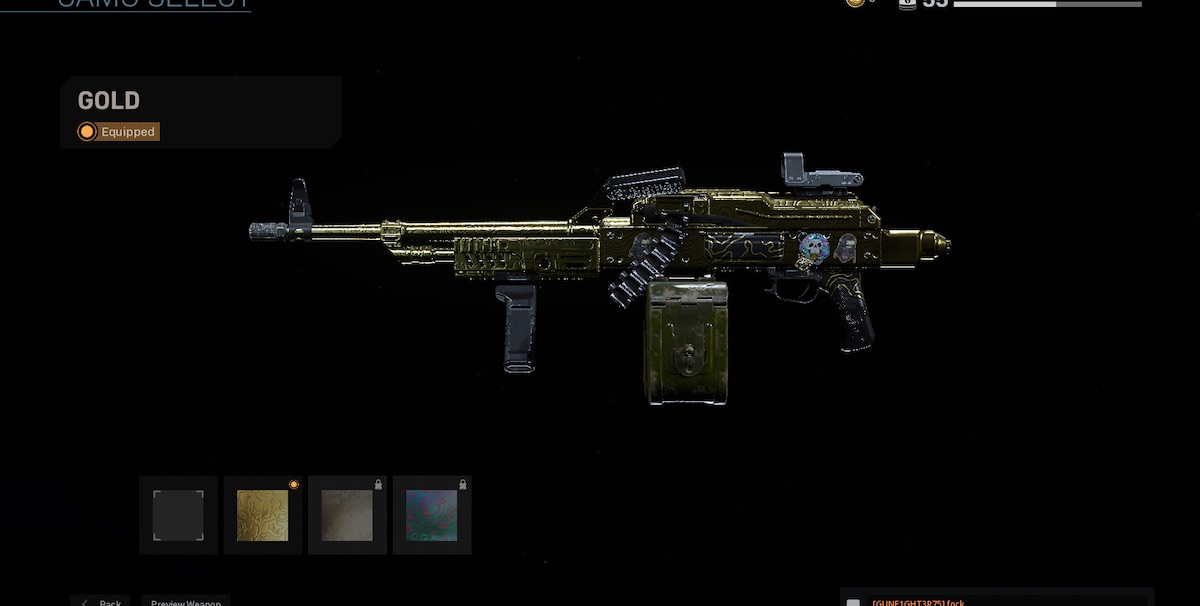Select the empty no-camo slot
Screen dimensions: 1200x606
178,515
